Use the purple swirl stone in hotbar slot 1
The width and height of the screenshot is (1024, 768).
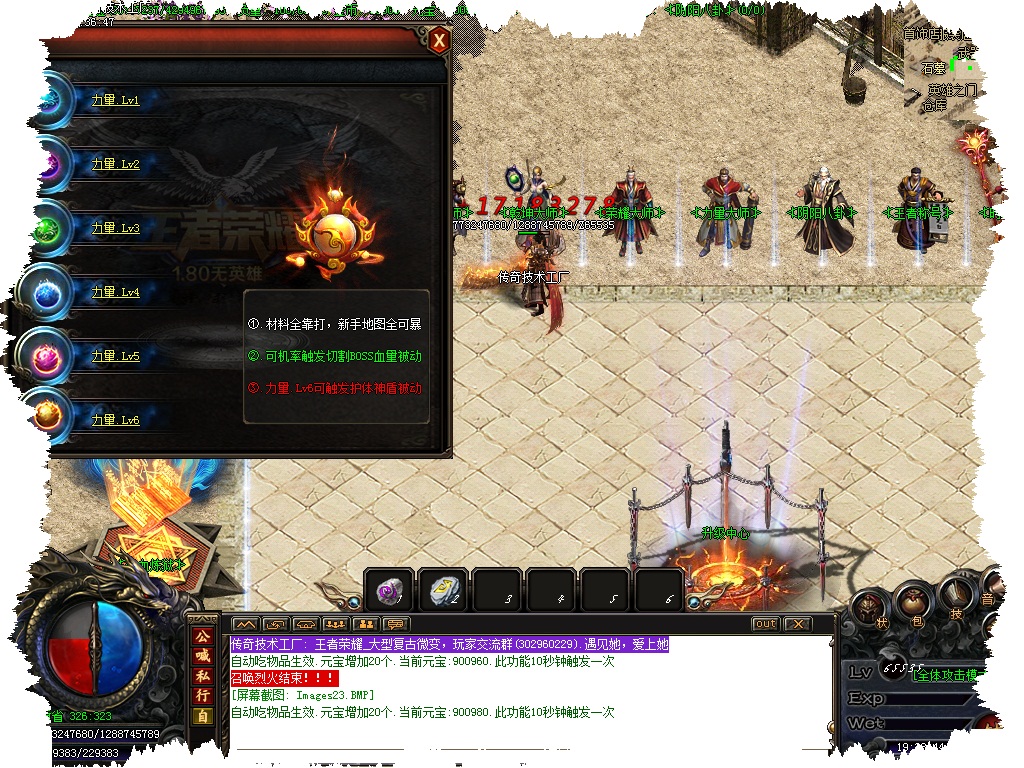pos(388,591)
